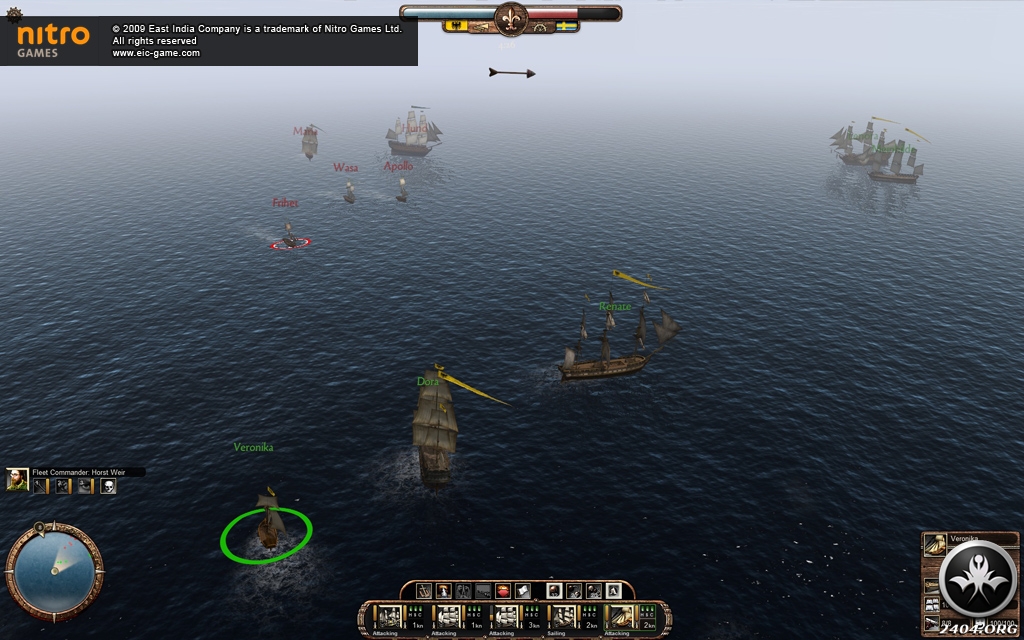The width and height of the screenshot is (1024, 640).
Task: Click Fleet Commander Horst Weir's portrait
Action: click(17, 480)
